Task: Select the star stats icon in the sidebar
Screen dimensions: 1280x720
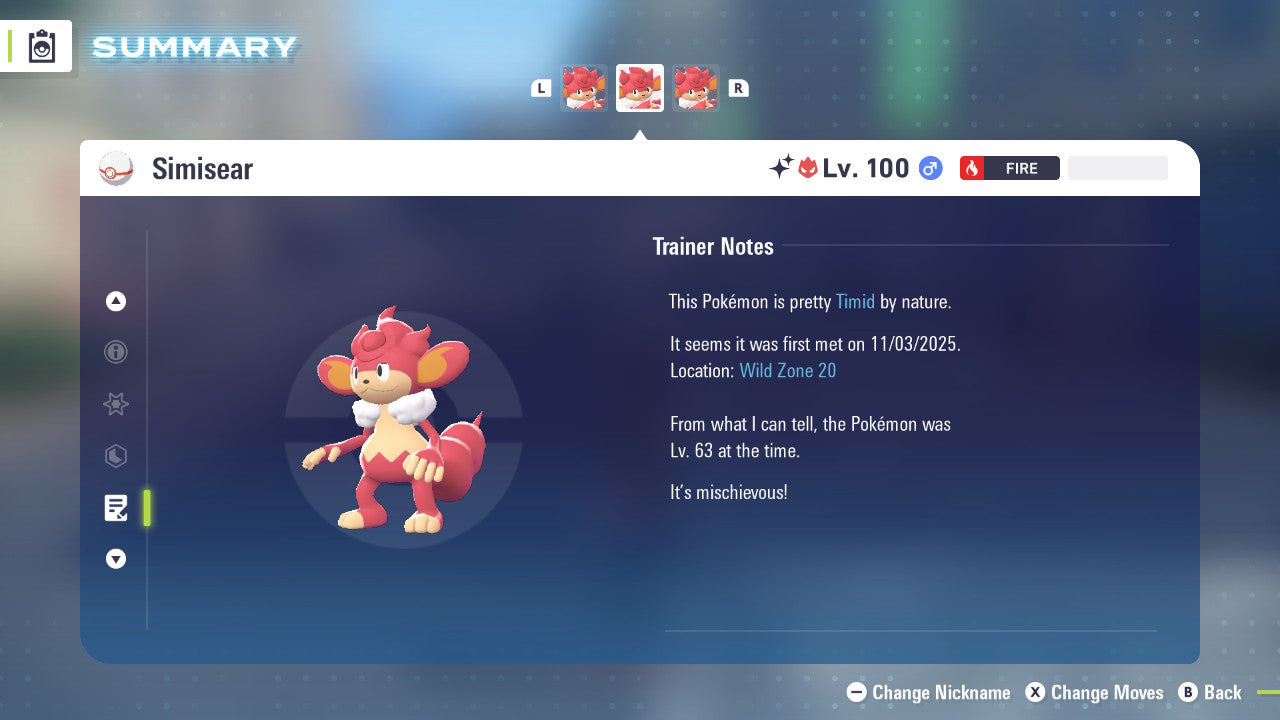Action: tap(116, 404)
